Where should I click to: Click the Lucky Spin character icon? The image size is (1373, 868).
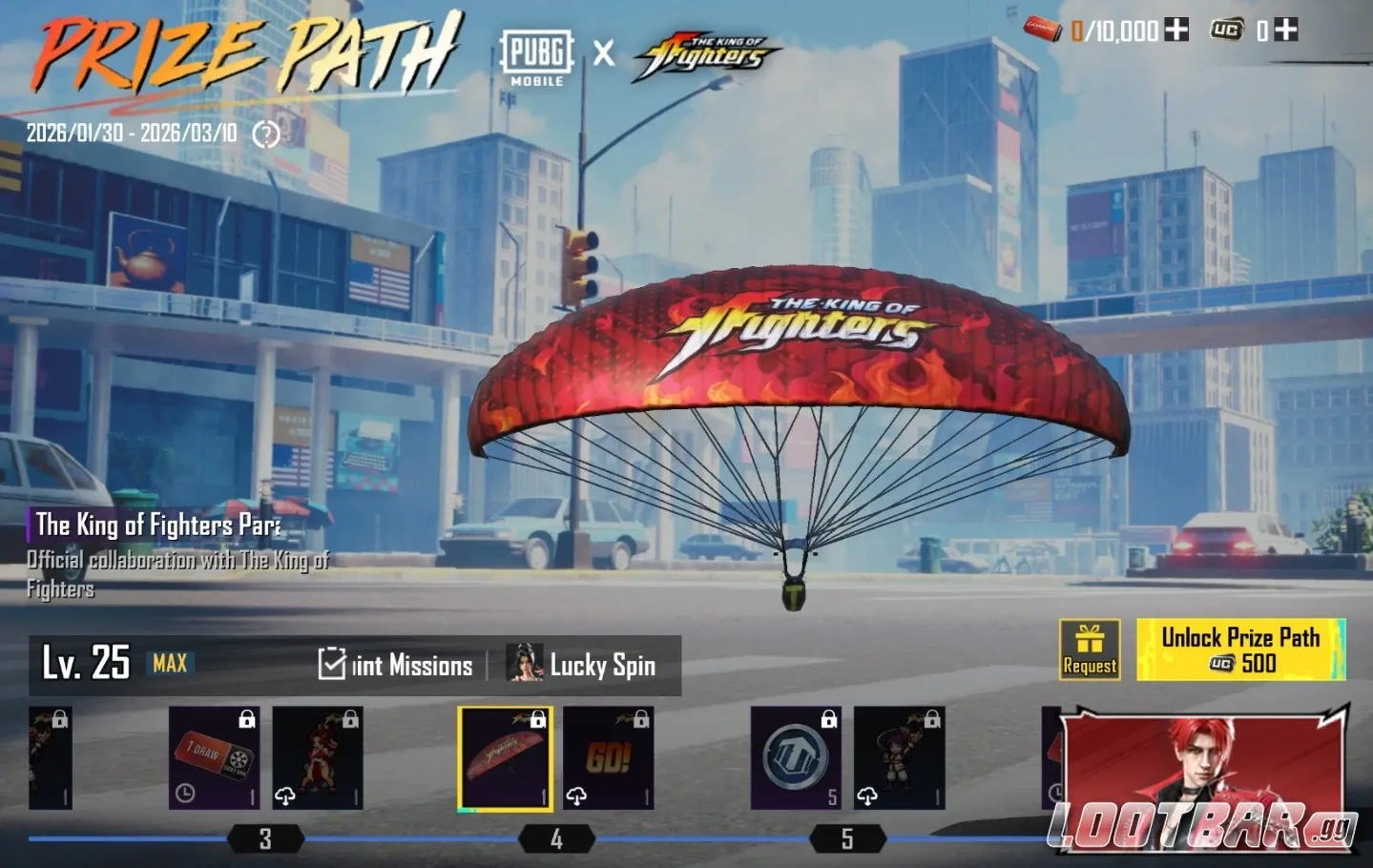click(x=524, y=662)
